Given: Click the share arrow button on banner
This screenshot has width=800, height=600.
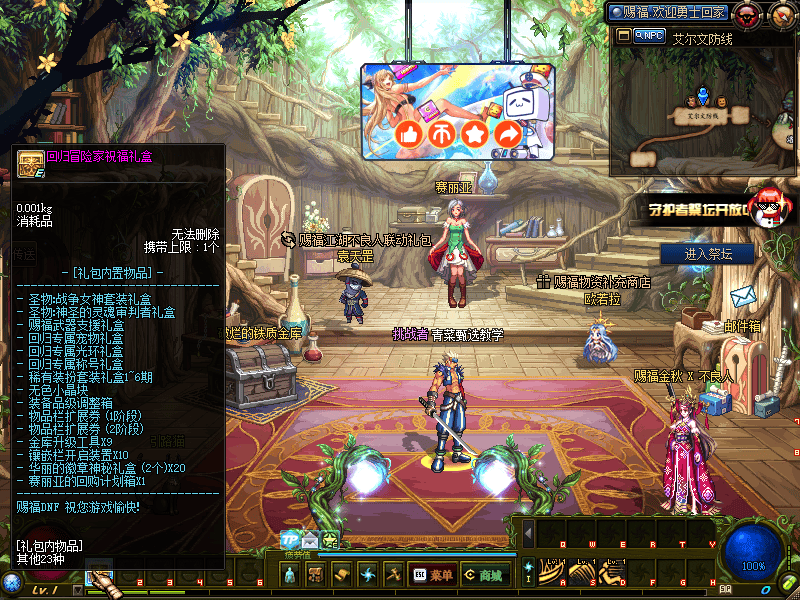Looking at the screenshot, I should [508, 133].
